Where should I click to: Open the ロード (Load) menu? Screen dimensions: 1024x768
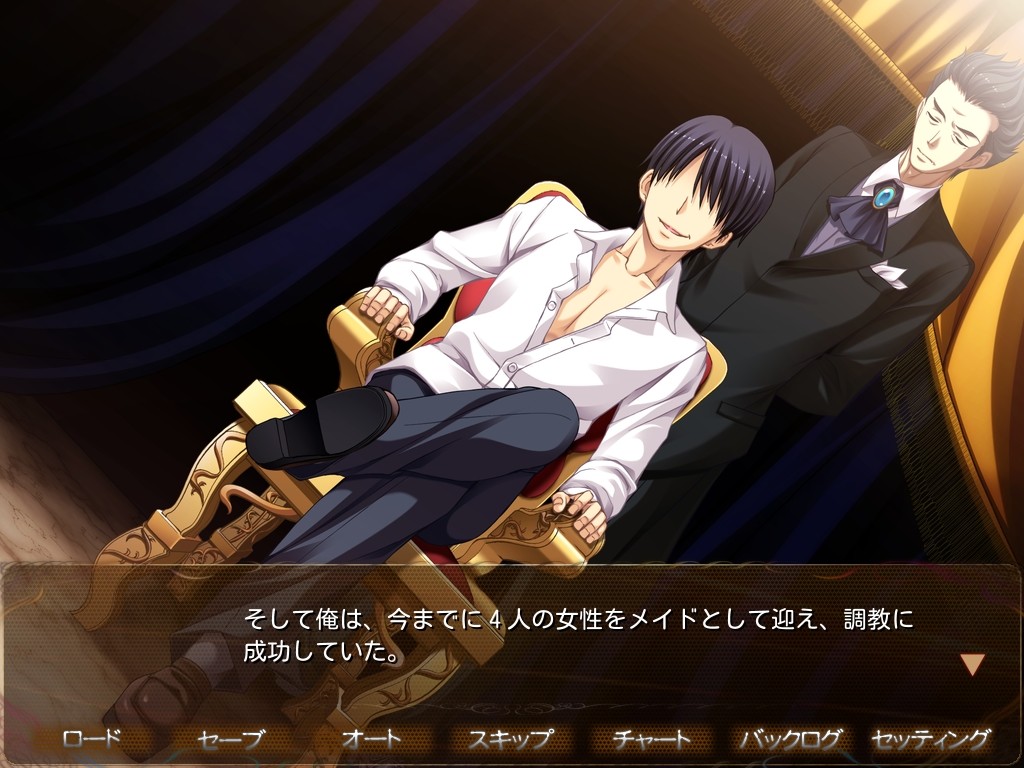click(91, 739)
